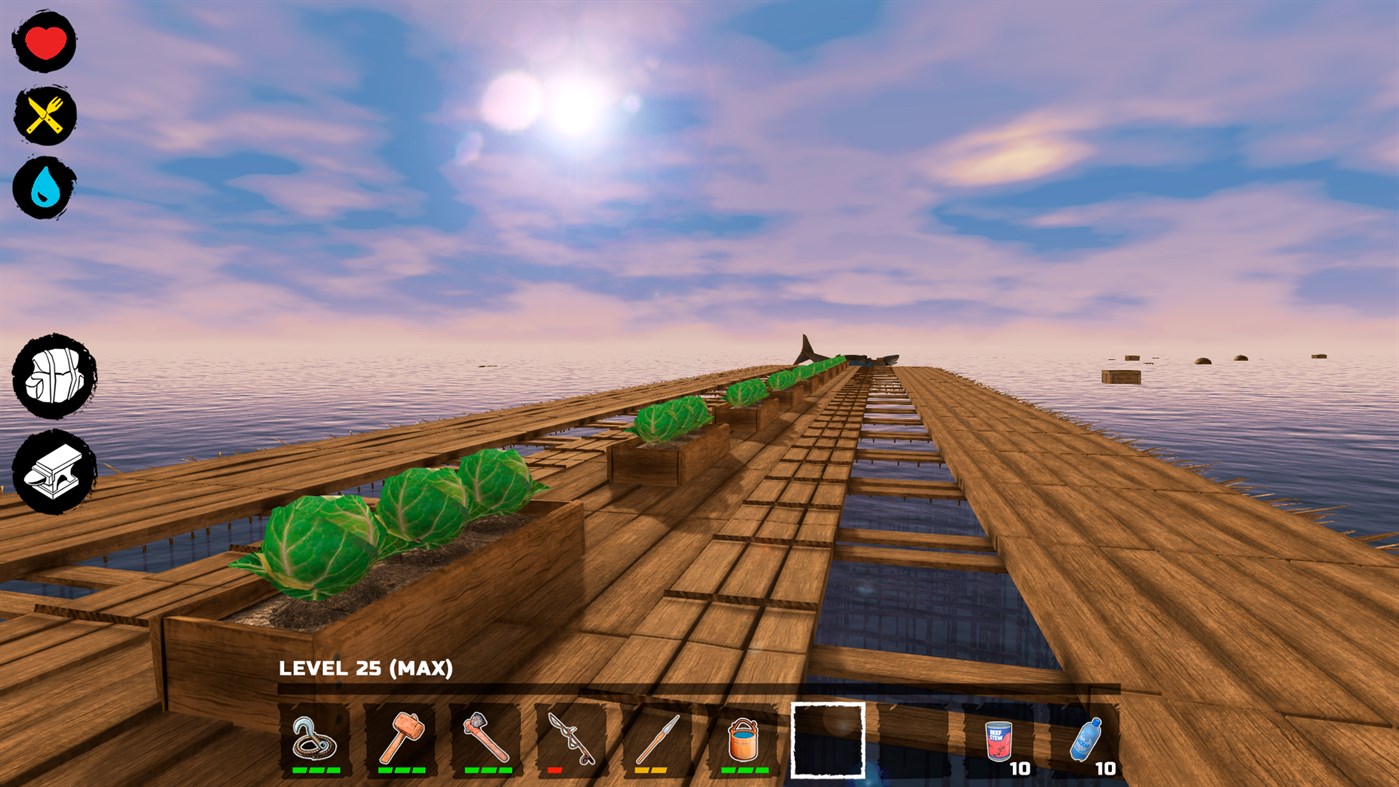The width and height of the screenshot is (1399, 787).
Task: Click the water drop thirst icon
Action: pyautogui.click(x=44, y=185)
